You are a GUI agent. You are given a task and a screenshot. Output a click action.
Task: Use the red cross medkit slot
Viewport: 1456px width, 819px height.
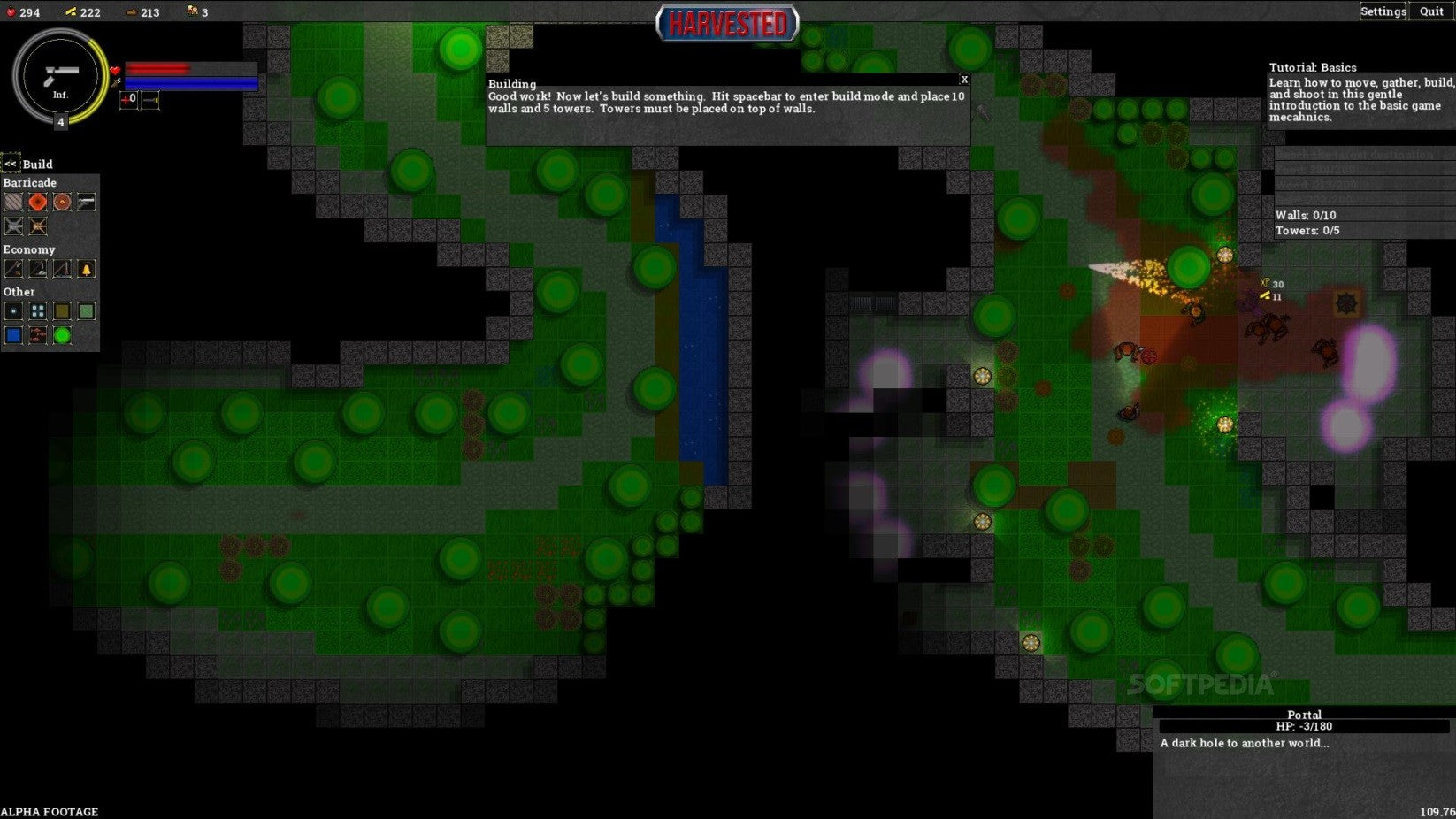pyautogui.click(x=128, y=99)
